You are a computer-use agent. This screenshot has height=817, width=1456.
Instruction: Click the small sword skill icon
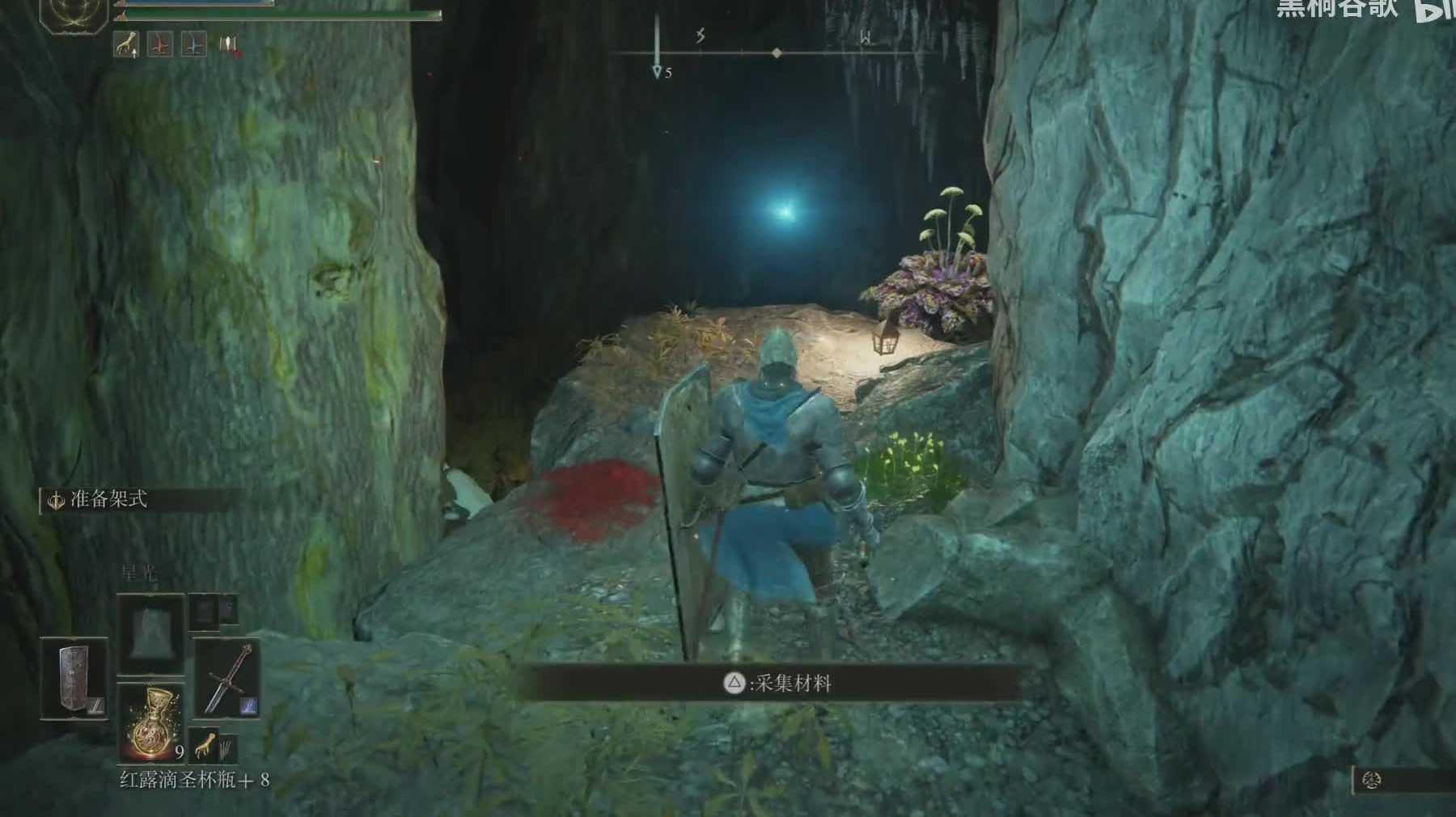pyautogui.click(x=250, y=705)
